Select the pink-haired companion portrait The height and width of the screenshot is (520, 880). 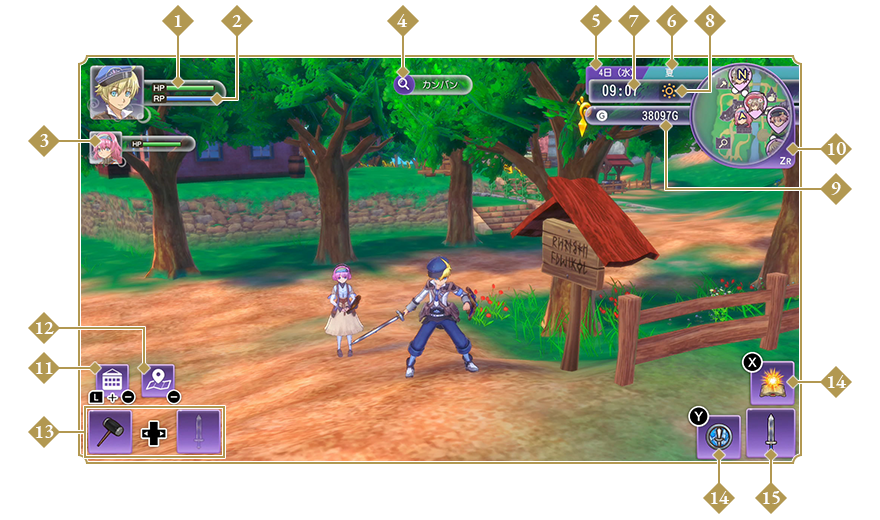[x=105, y=146]
